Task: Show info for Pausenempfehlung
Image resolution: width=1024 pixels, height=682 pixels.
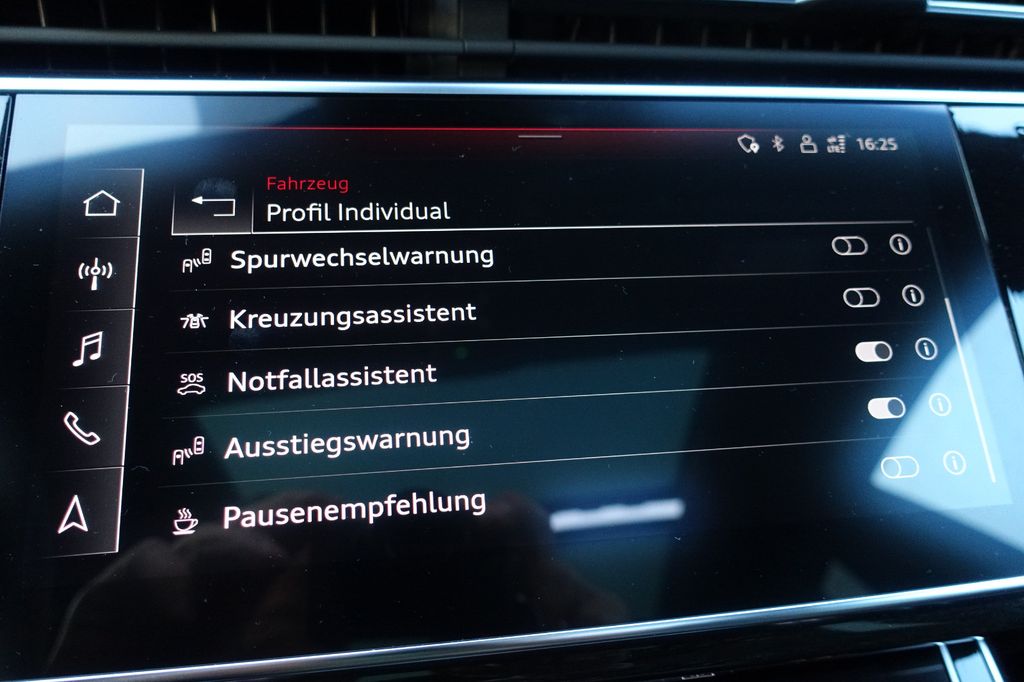Action: [954, 463]
